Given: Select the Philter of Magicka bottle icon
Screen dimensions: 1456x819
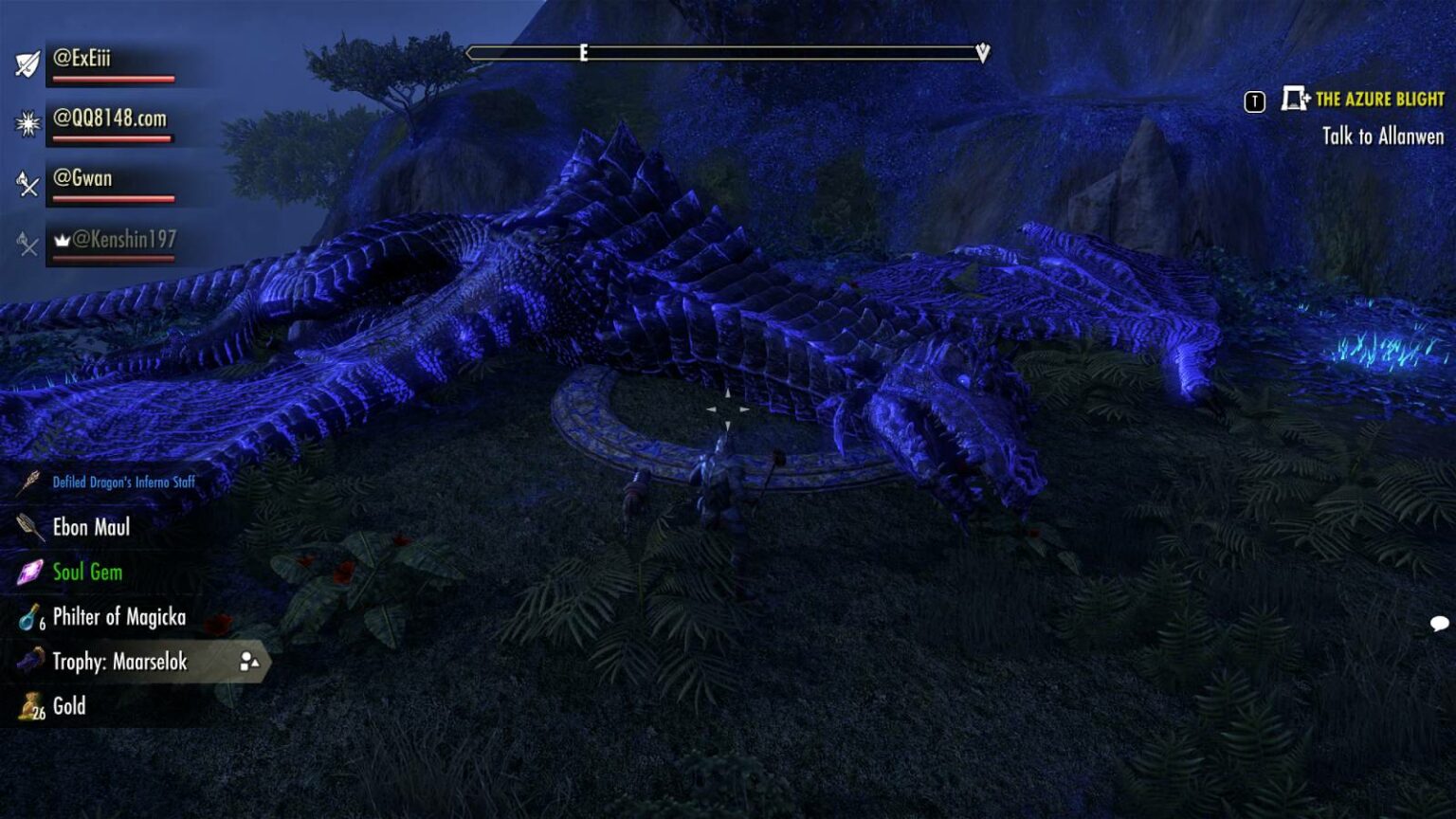Looking at the screenshot, I should point(26,617).
